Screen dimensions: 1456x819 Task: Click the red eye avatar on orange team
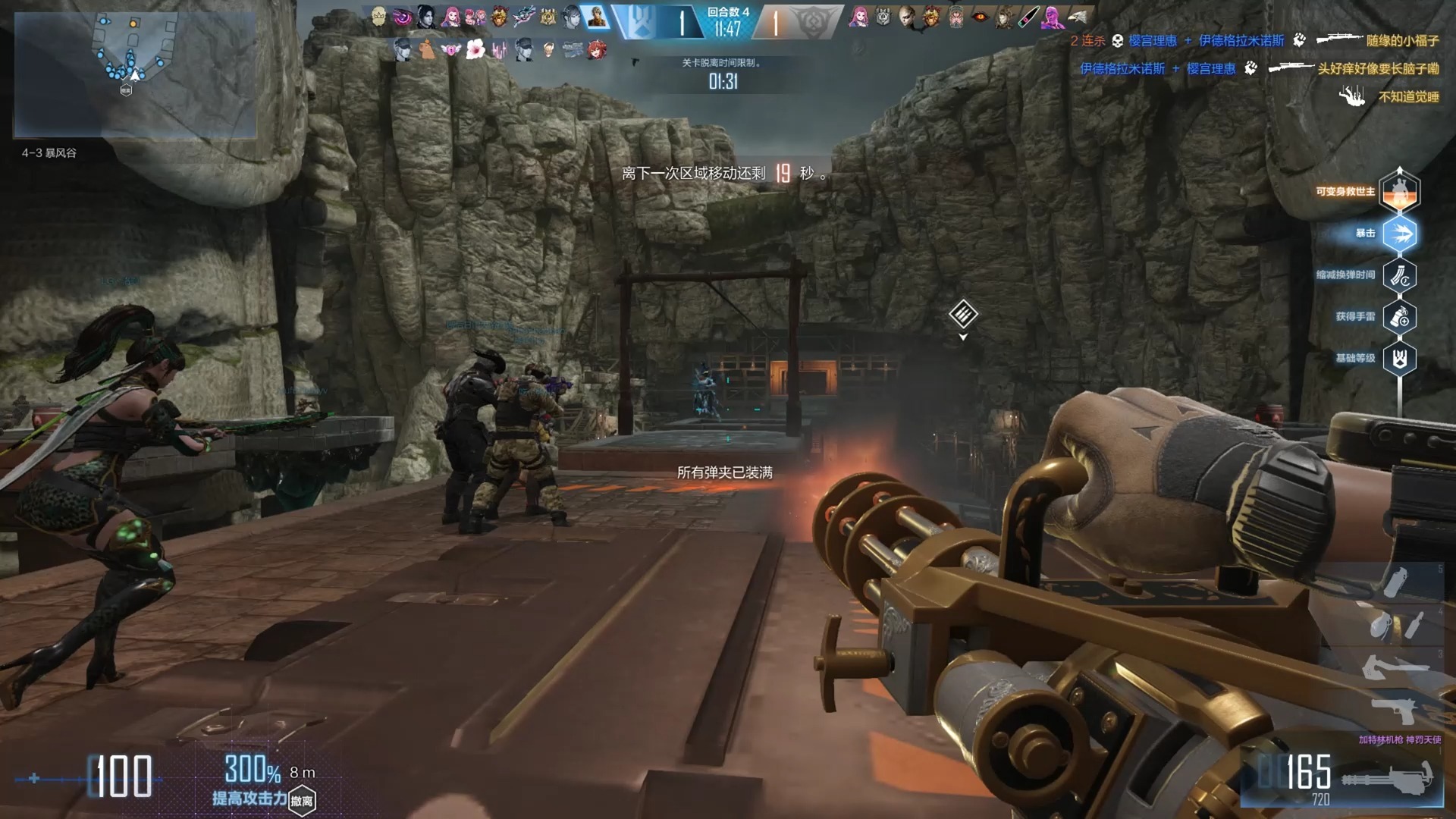pyautogui.click(x=980, y=17)
